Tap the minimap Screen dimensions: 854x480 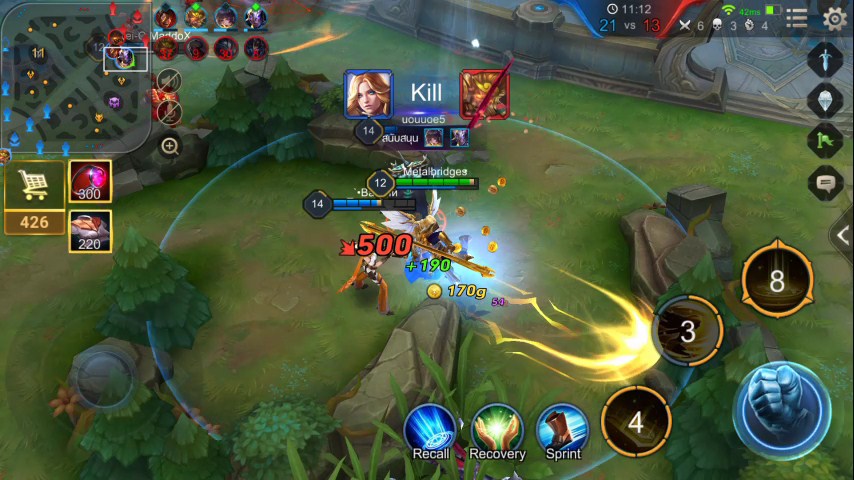pos(74,76)
